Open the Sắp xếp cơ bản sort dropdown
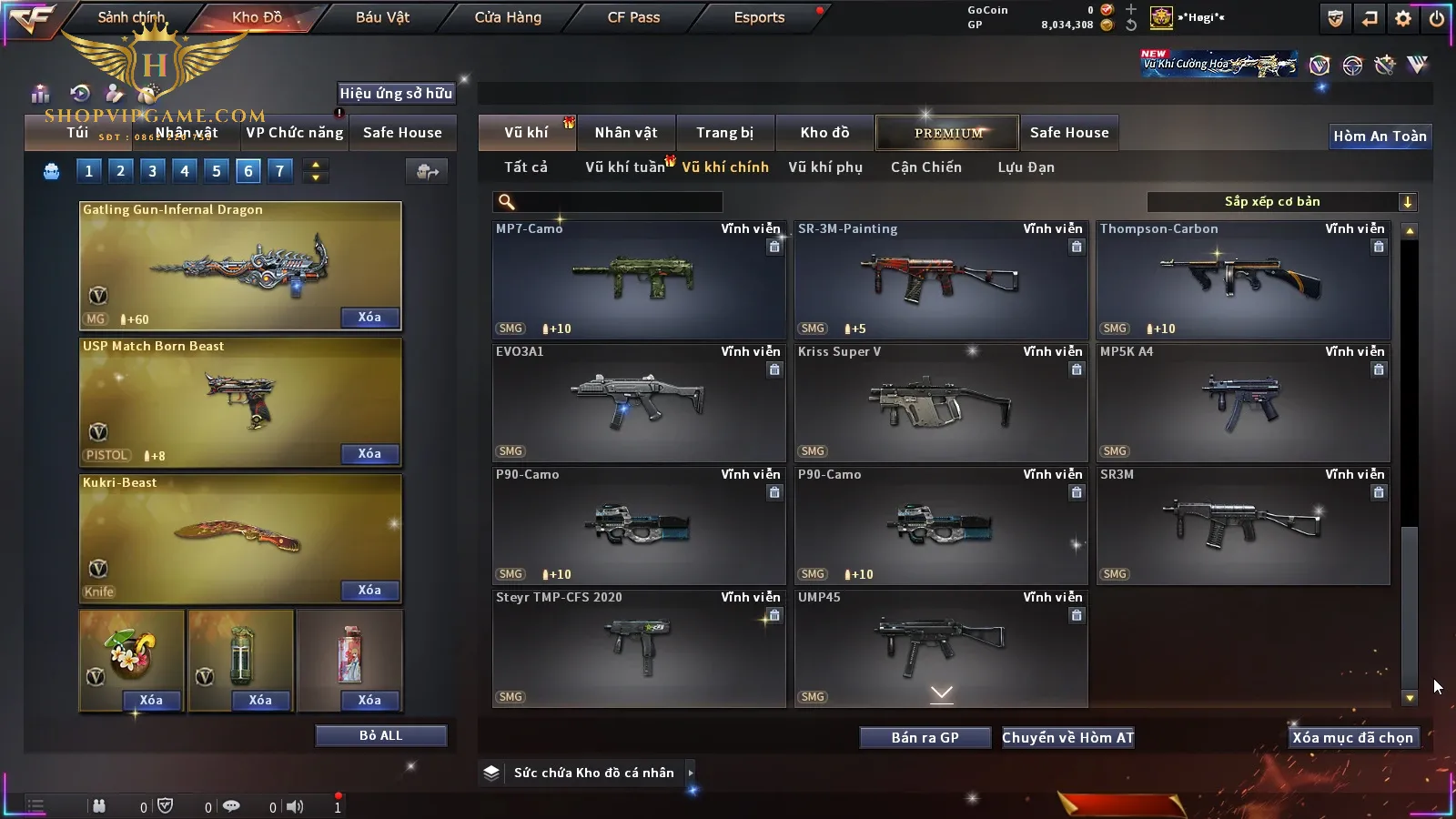This screenshot has width=1456, height=819. pos(1281,202)
